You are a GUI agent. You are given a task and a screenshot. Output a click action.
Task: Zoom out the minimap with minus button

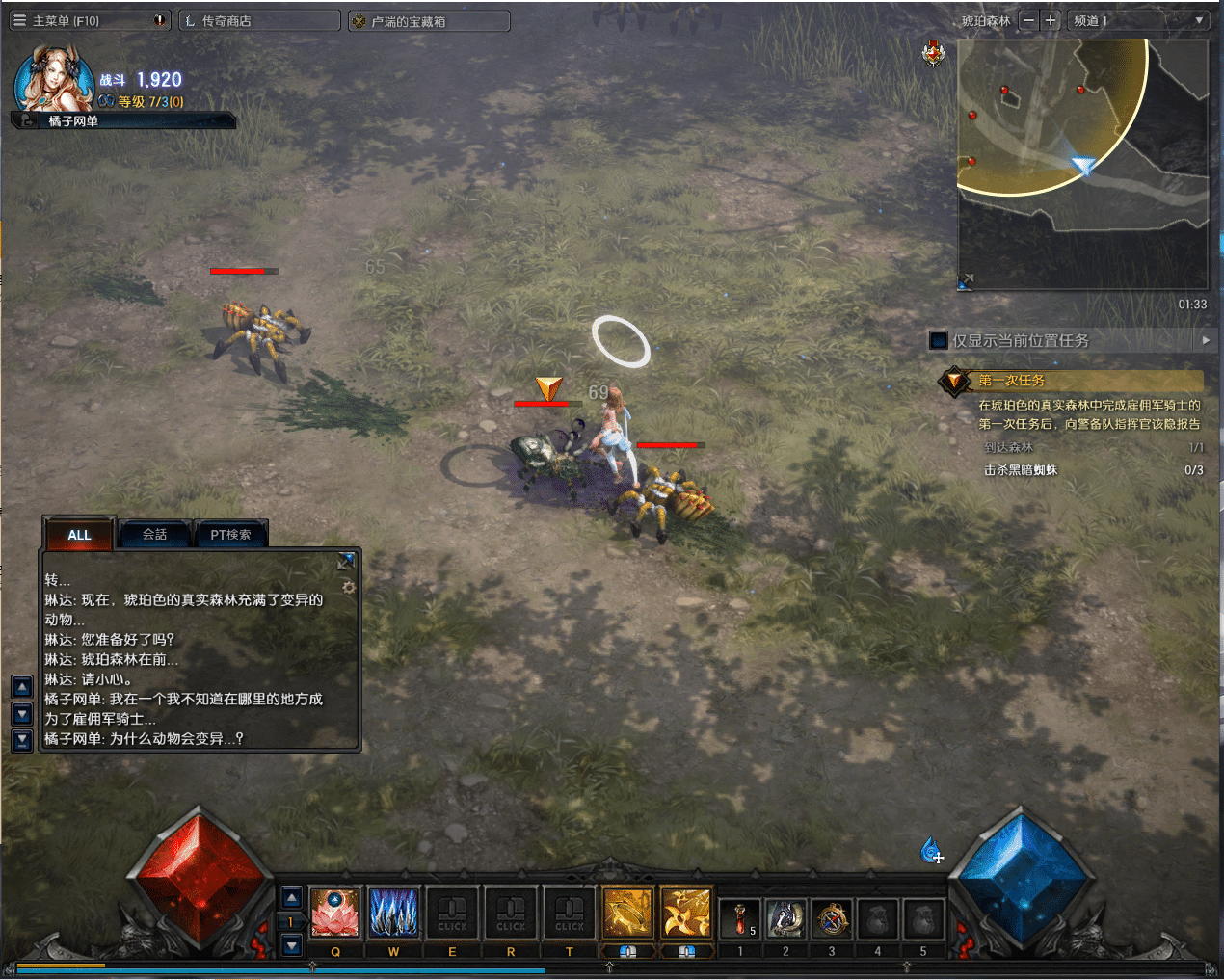click(x=1028, y=20)
